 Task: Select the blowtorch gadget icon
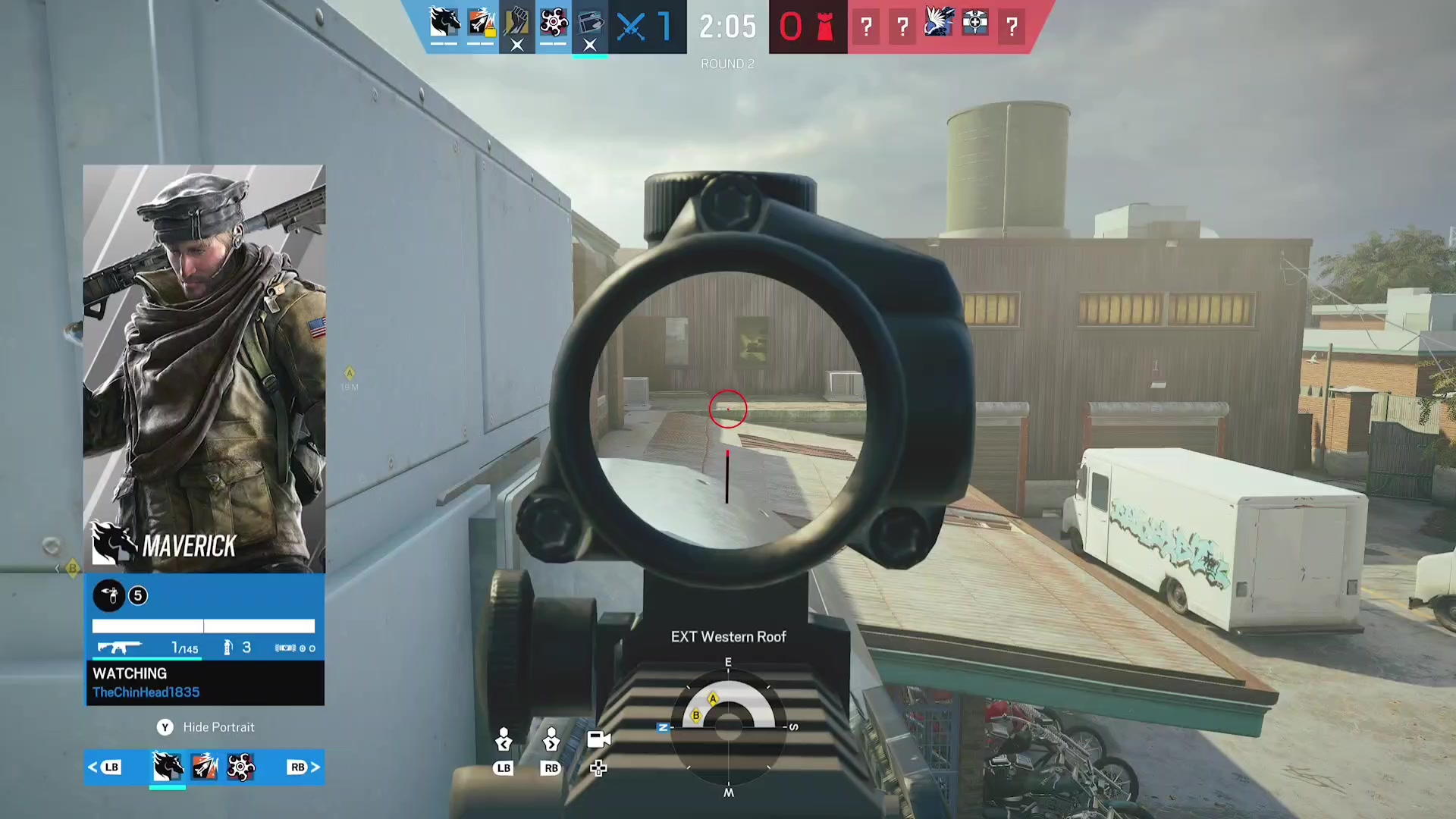[109, 596]
